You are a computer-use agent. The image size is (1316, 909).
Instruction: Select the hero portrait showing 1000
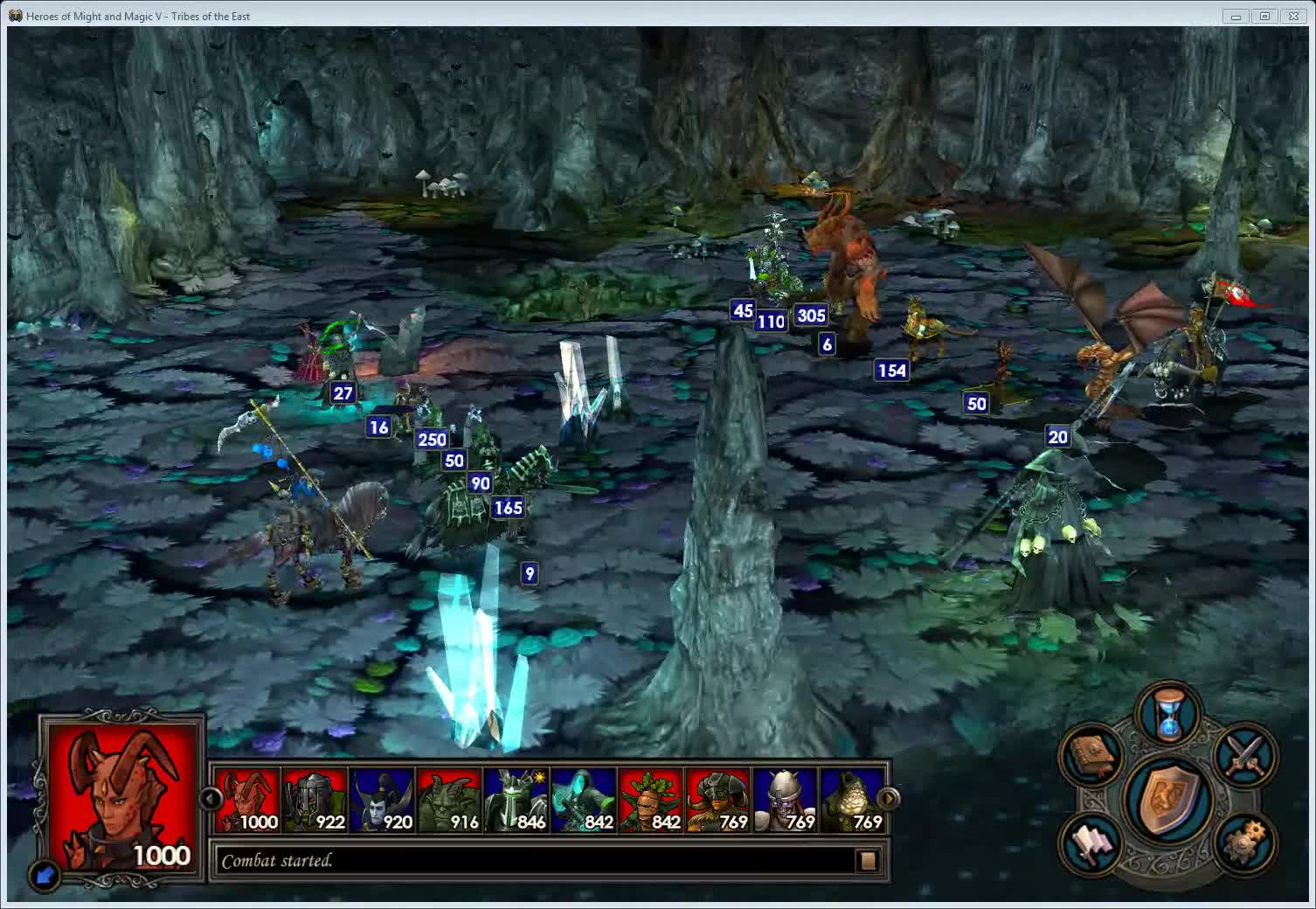121,791
